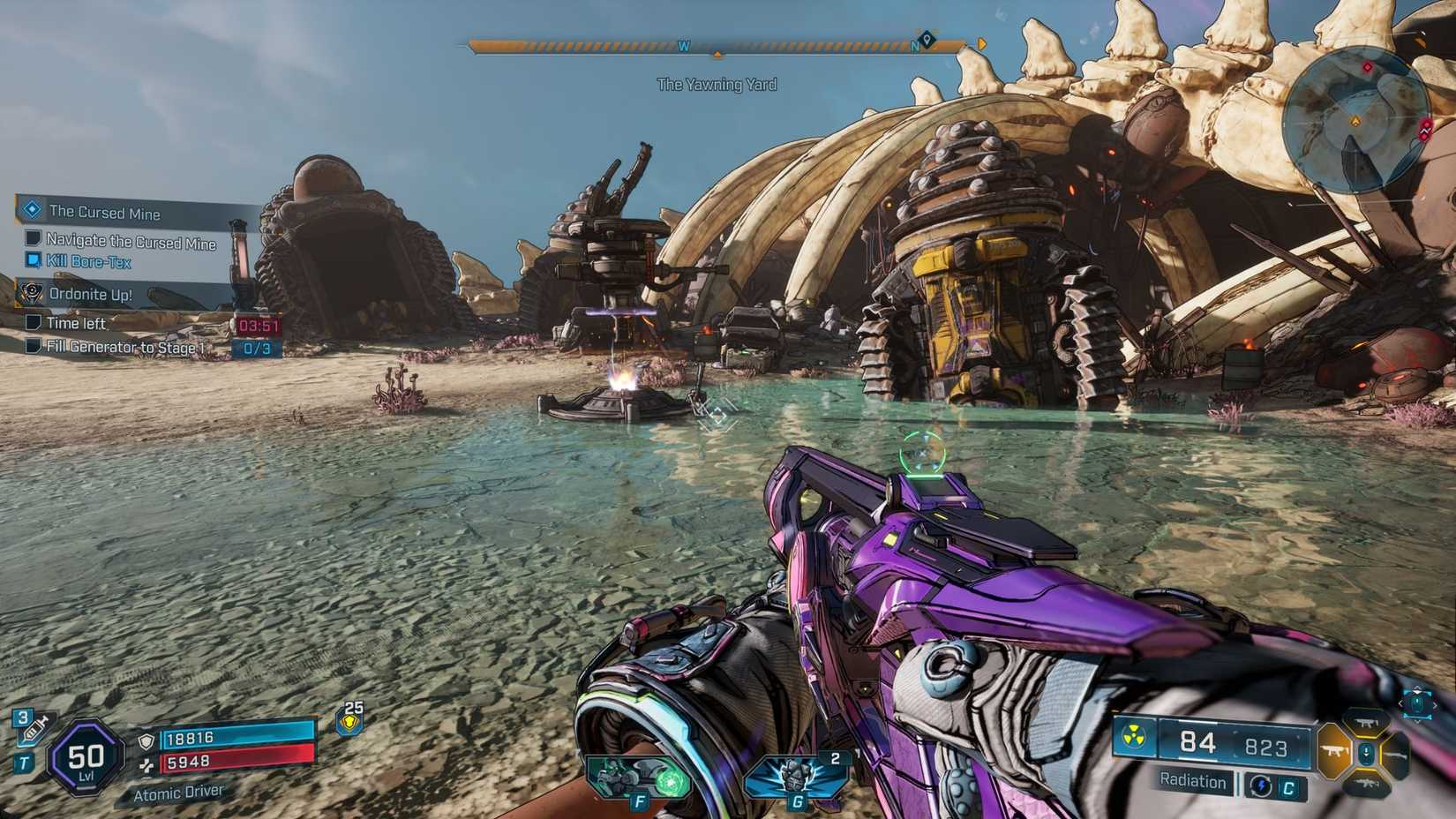This screenshot has height=819, width=1456.
Task: Open the trinket chevron above weapon slots
Action: tap(1416, 691)
